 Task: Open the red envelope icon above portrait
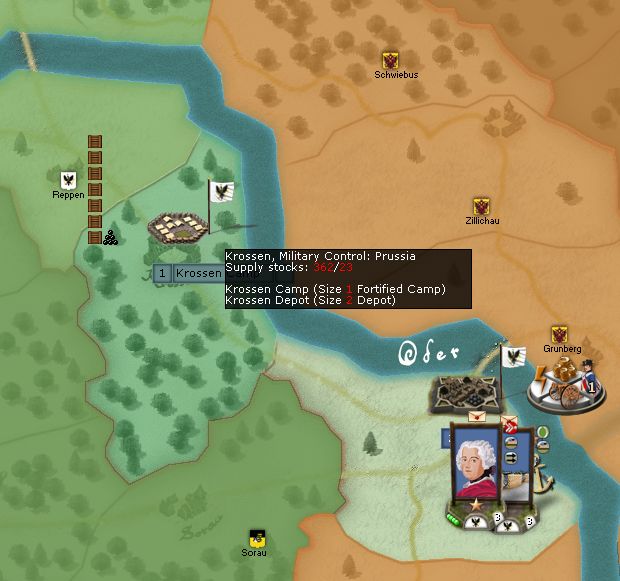(477, 417)
